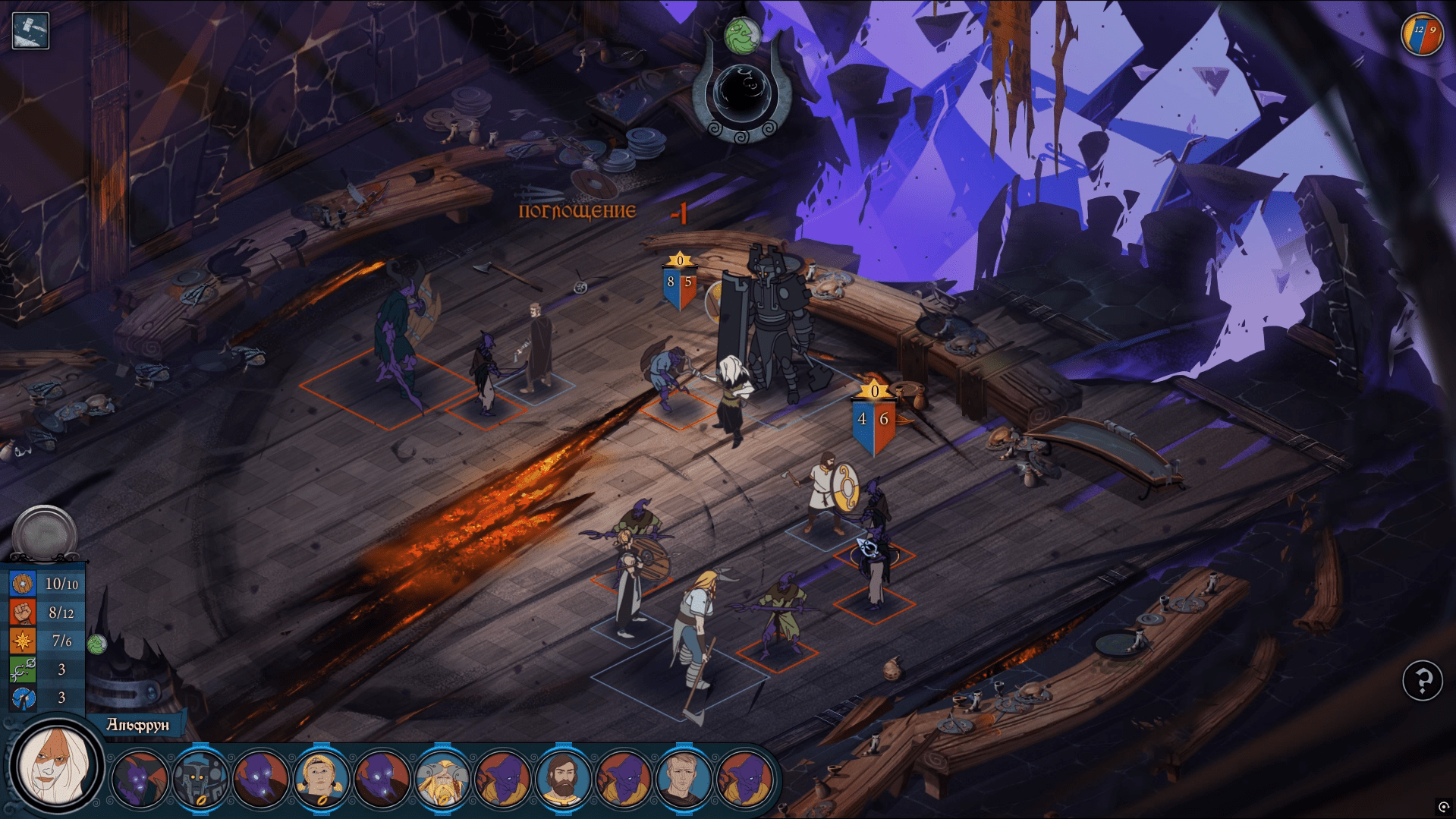
Task: Open the hammer options menu icon
Action: [30, 31]
